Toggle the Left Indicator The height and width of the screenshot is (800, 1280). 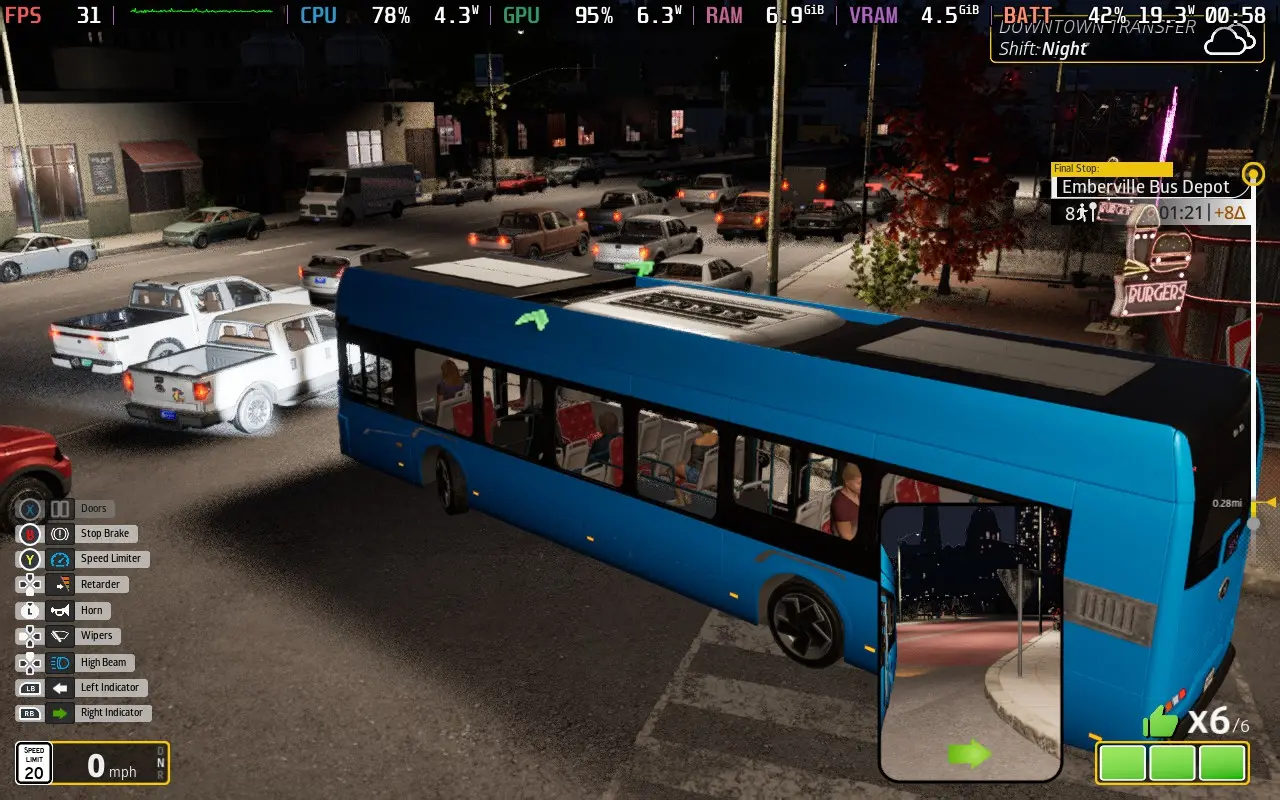pyautogui.click(x=110, y=687)
